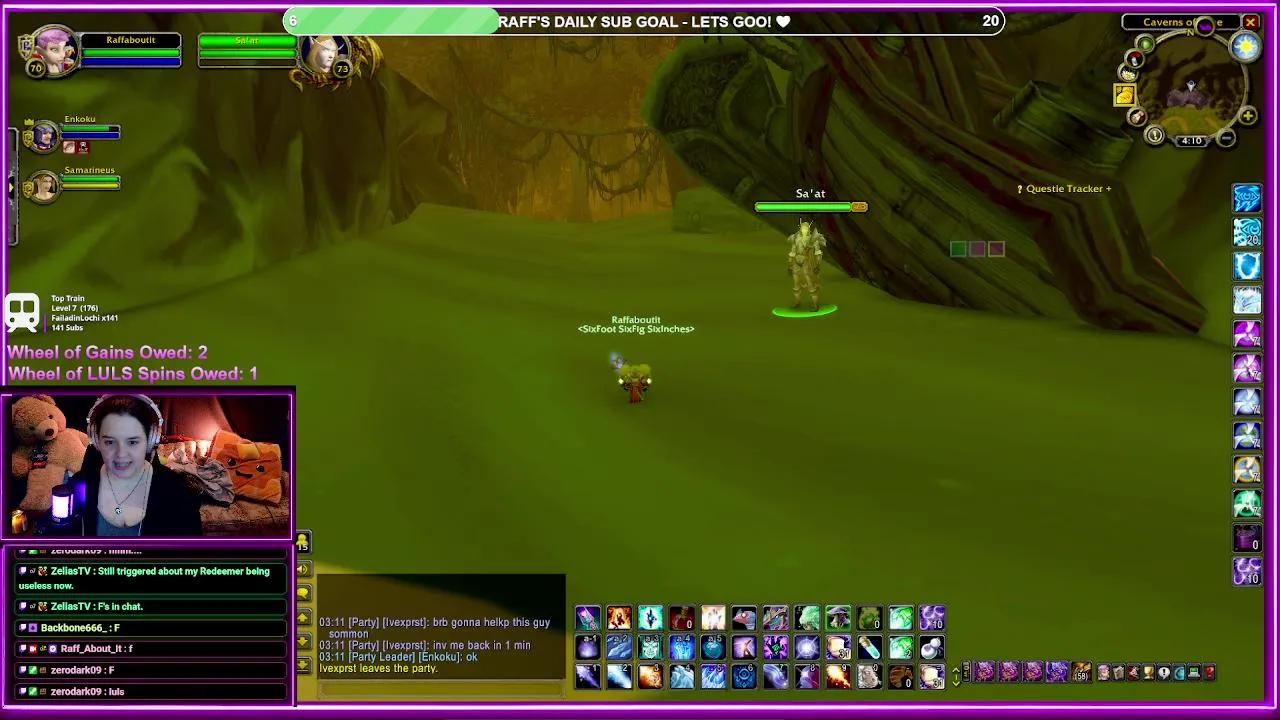Open help with the red question mark icon
The width and height of the screenshot is (1280, 720).
click(x=1210, y=672)
